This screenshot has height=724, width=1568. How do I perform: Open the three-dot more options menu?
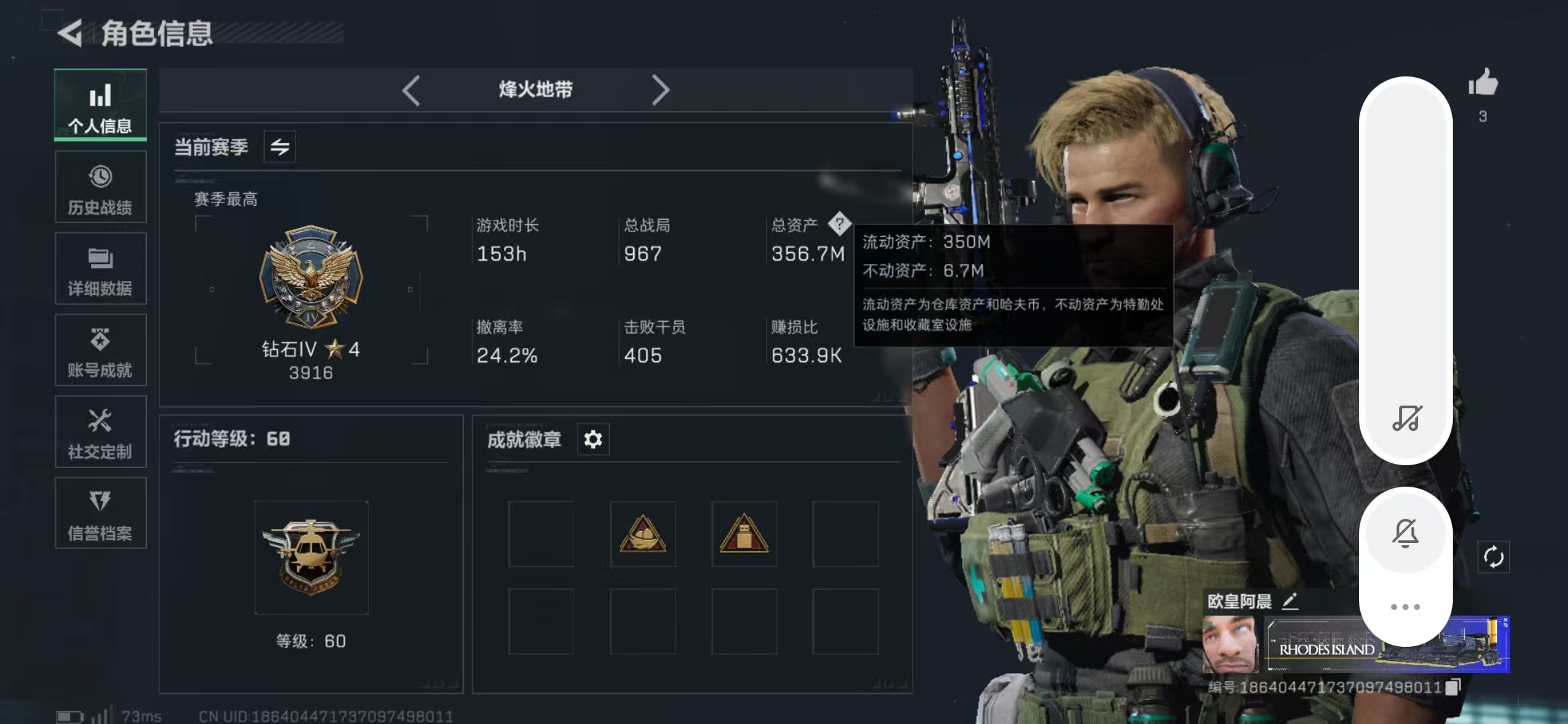[x=1406, y=605]
